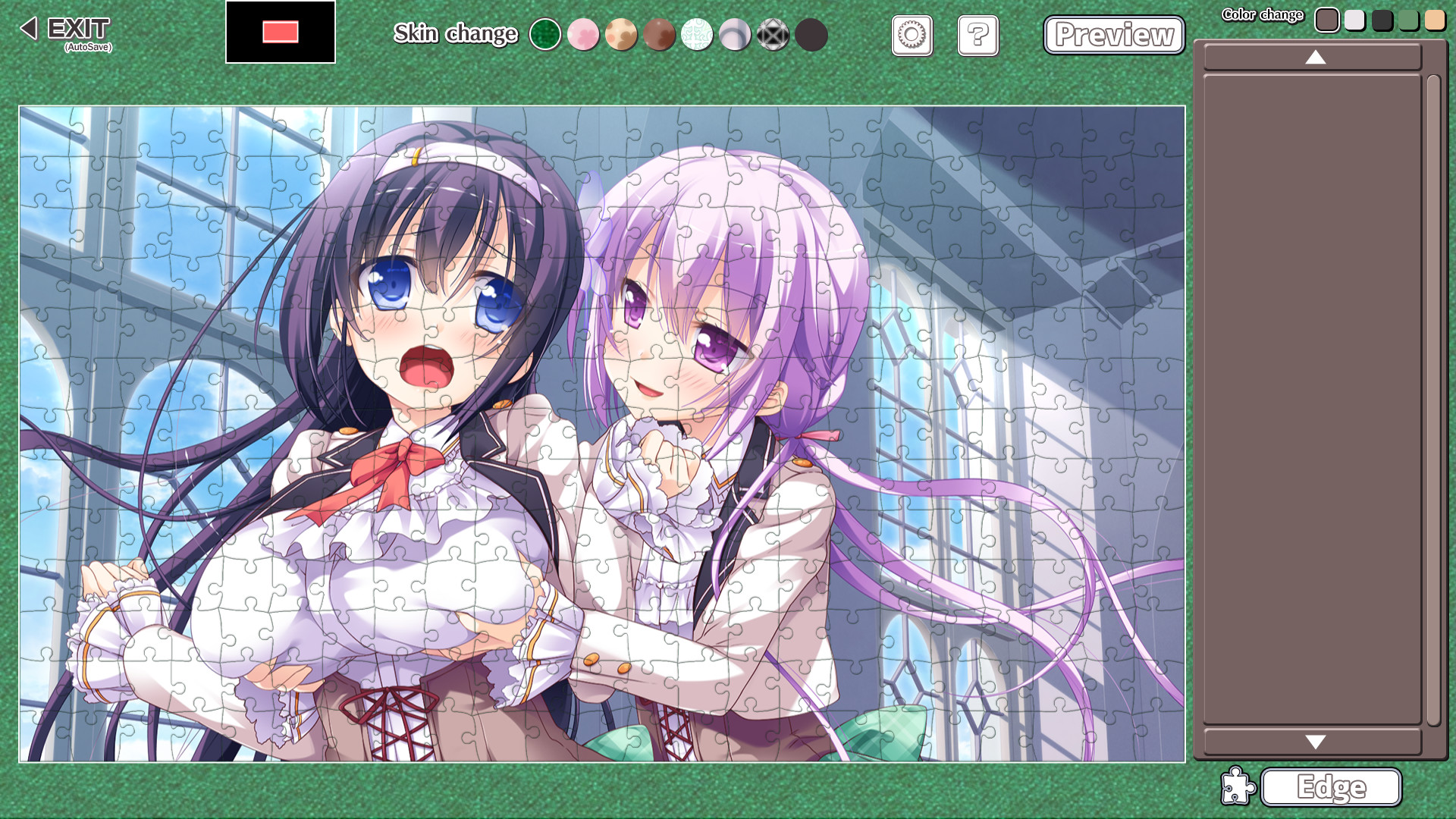
Task: Select the pink flower skin swatch
Action: [583, 35]
